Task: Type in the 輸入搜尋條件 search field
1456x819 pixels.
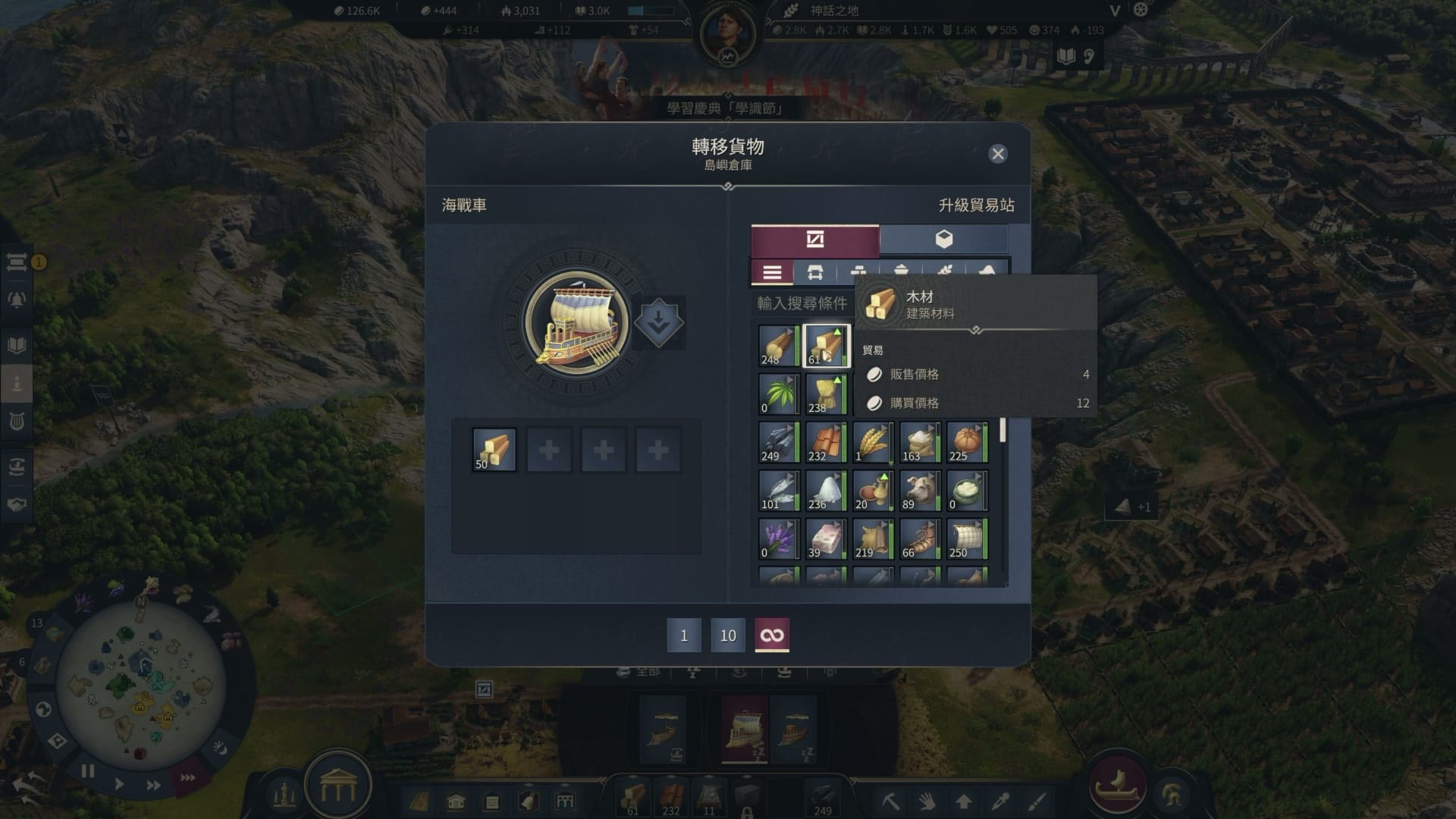Action: coord(802,303)
